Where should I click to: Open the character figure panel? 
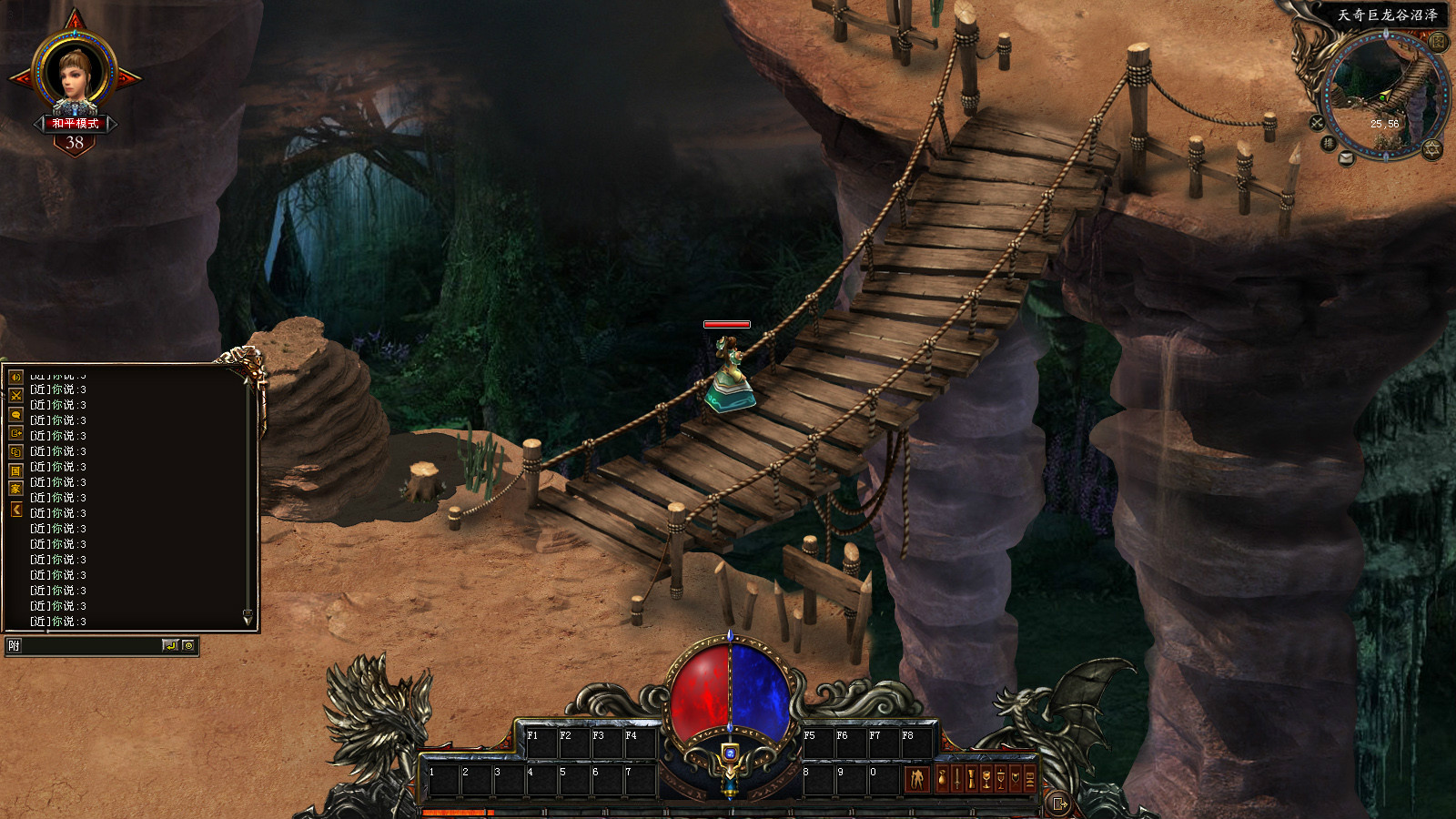pyautogui.click(x=916, y=779)
